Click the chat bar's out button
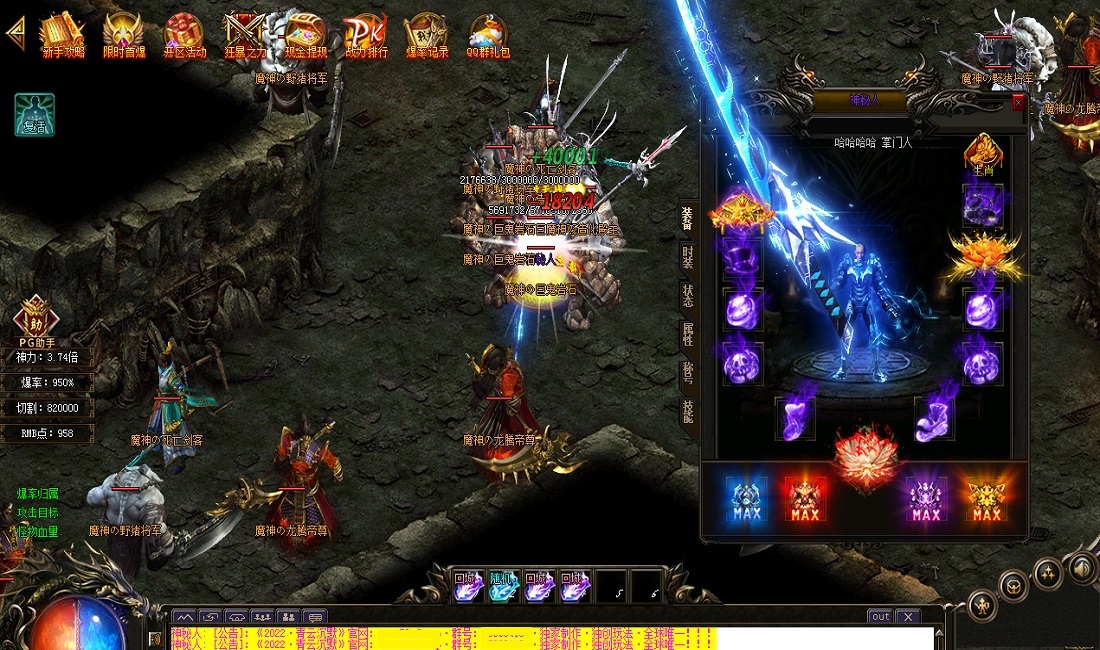Image resolution: width=1100 pixels, height=650 pixels. click(880, 617)
